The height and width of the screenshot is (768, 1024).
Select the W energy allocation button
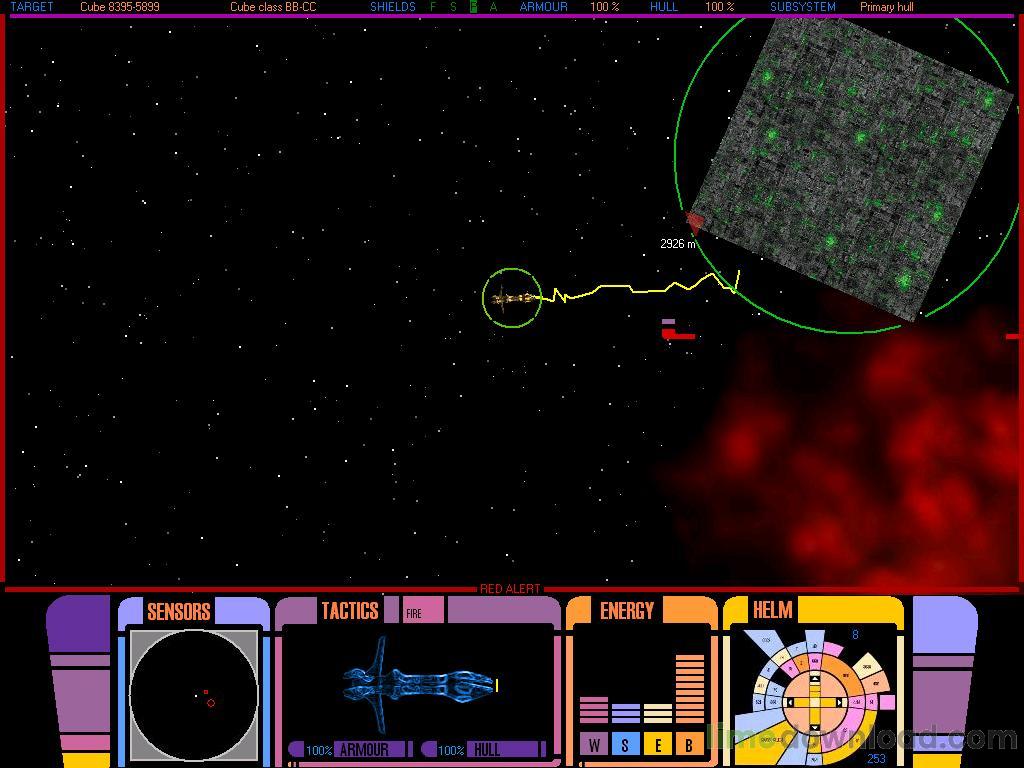[x=594, y=744]
